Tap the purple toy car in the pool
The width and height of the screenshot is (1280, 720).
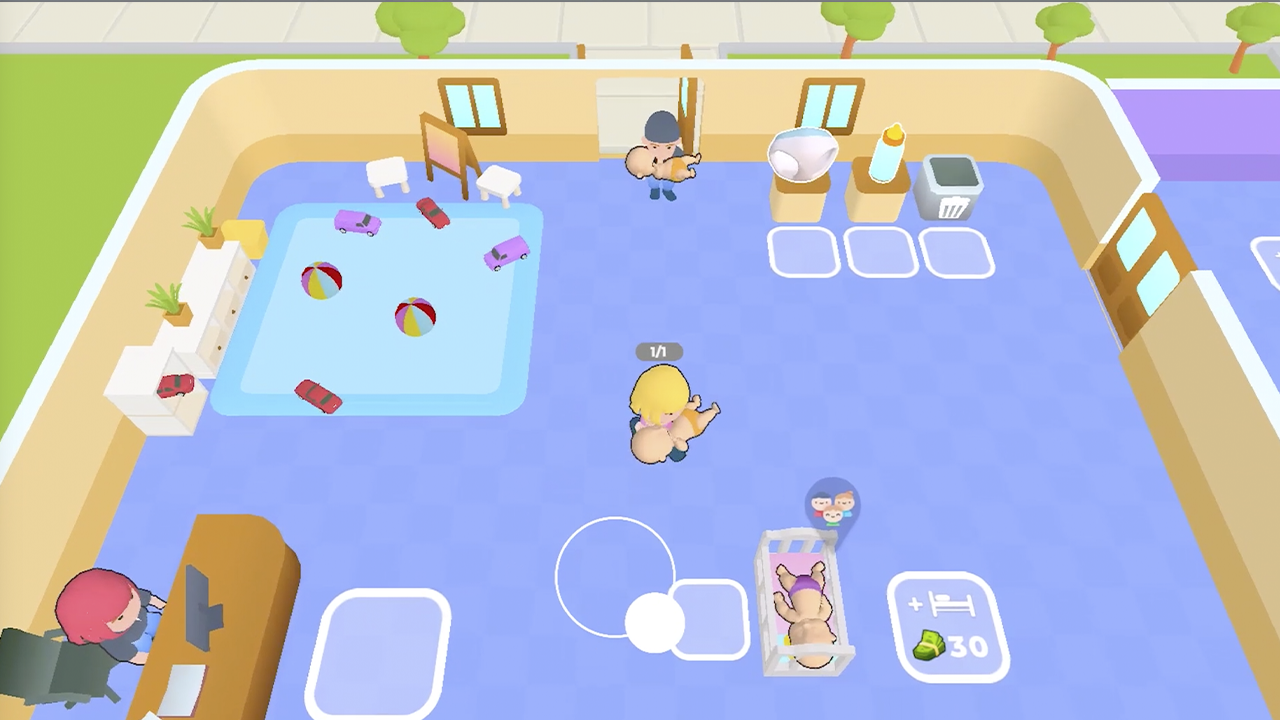(360, 222)
